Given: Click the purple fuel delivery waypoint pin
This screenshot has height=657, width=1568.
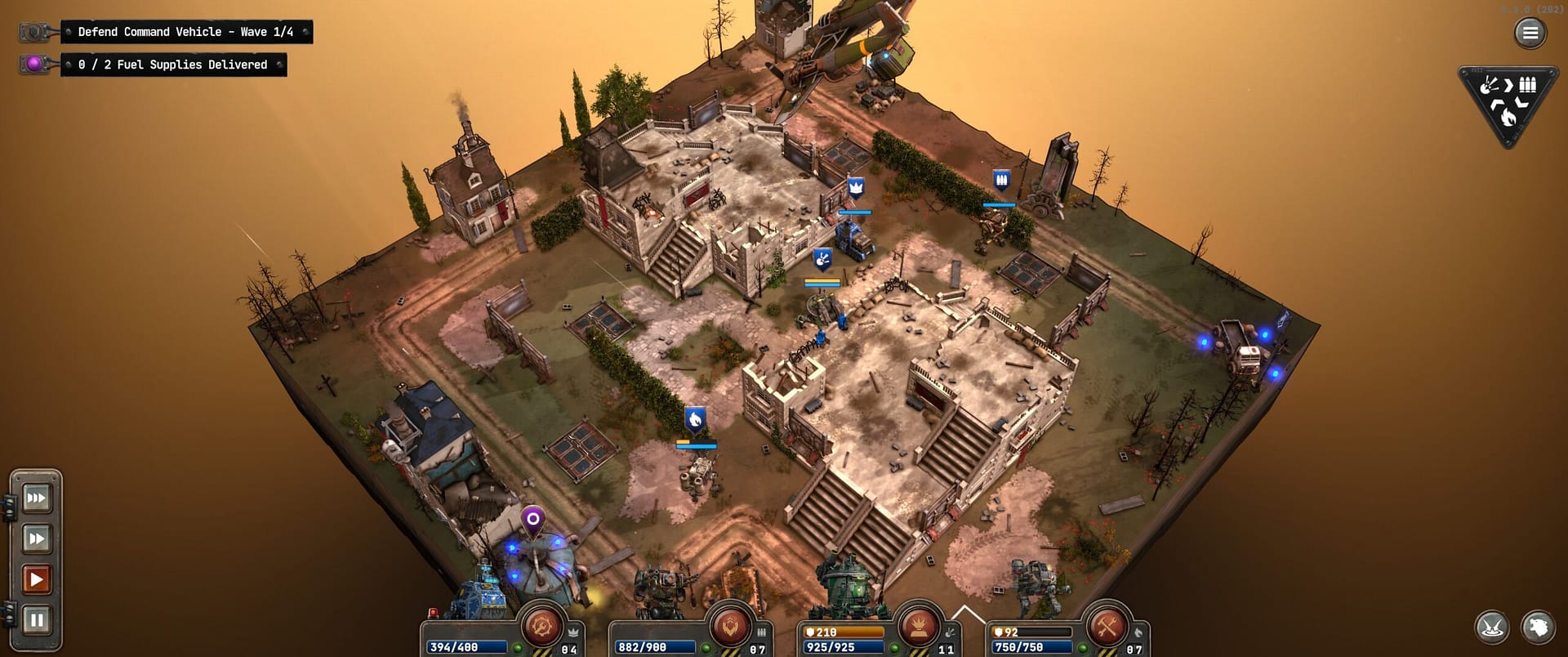Looking at the screenshot, I should pyautogui.click(x=532, y=520).
